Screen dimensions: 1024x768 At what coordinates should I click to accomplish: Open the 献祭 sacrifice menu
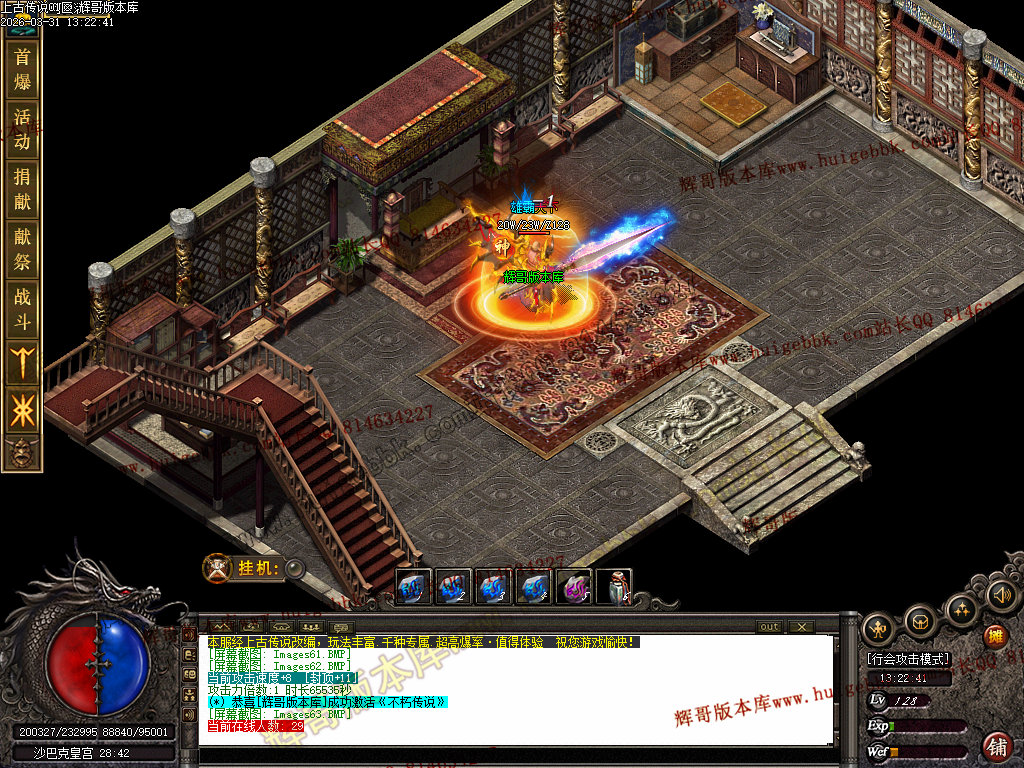[22, 249]
